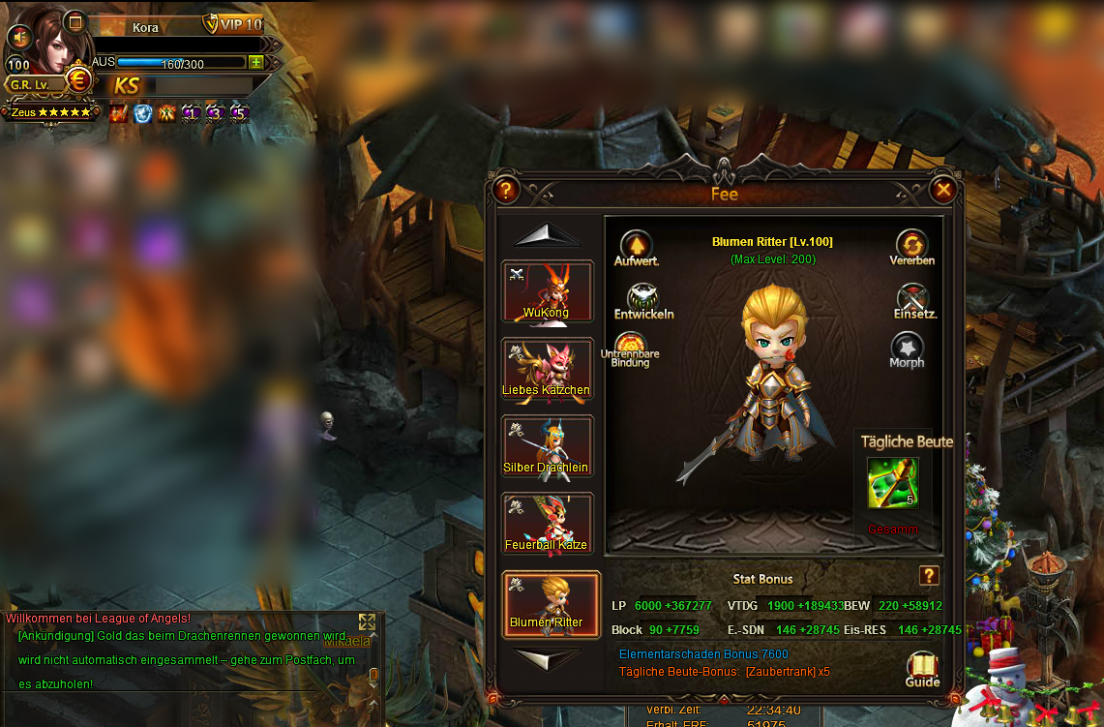This screenshot has width=1104, height=727.
Task: Choose the Liebes Kätzchen fairy
Action: 547,370
